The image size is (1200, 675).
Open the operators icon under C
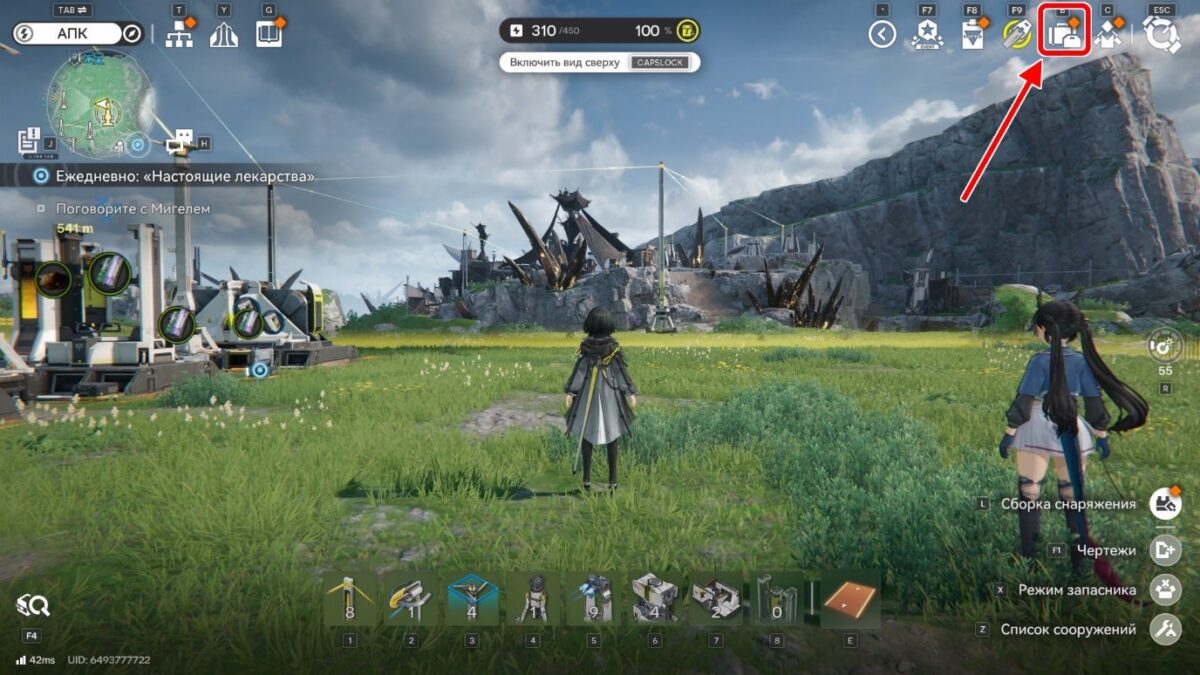pos(1108,36)
